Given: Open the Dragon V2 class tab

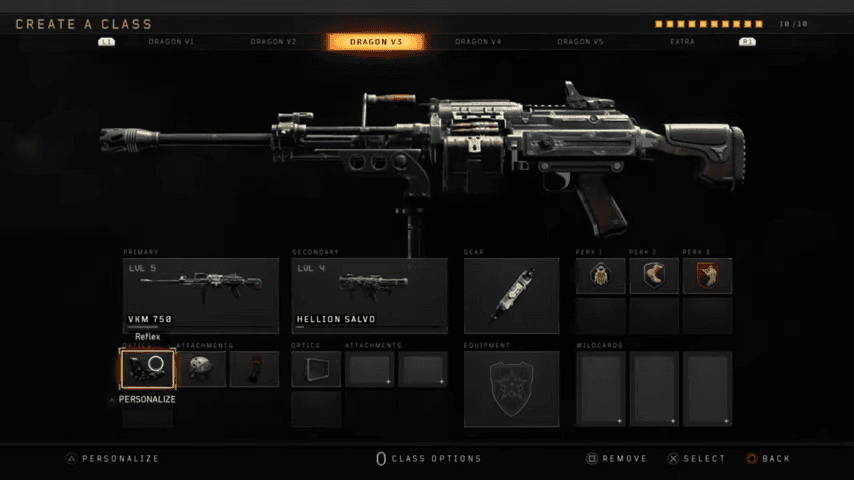Looking at the screenshot, I should [273, 42].
